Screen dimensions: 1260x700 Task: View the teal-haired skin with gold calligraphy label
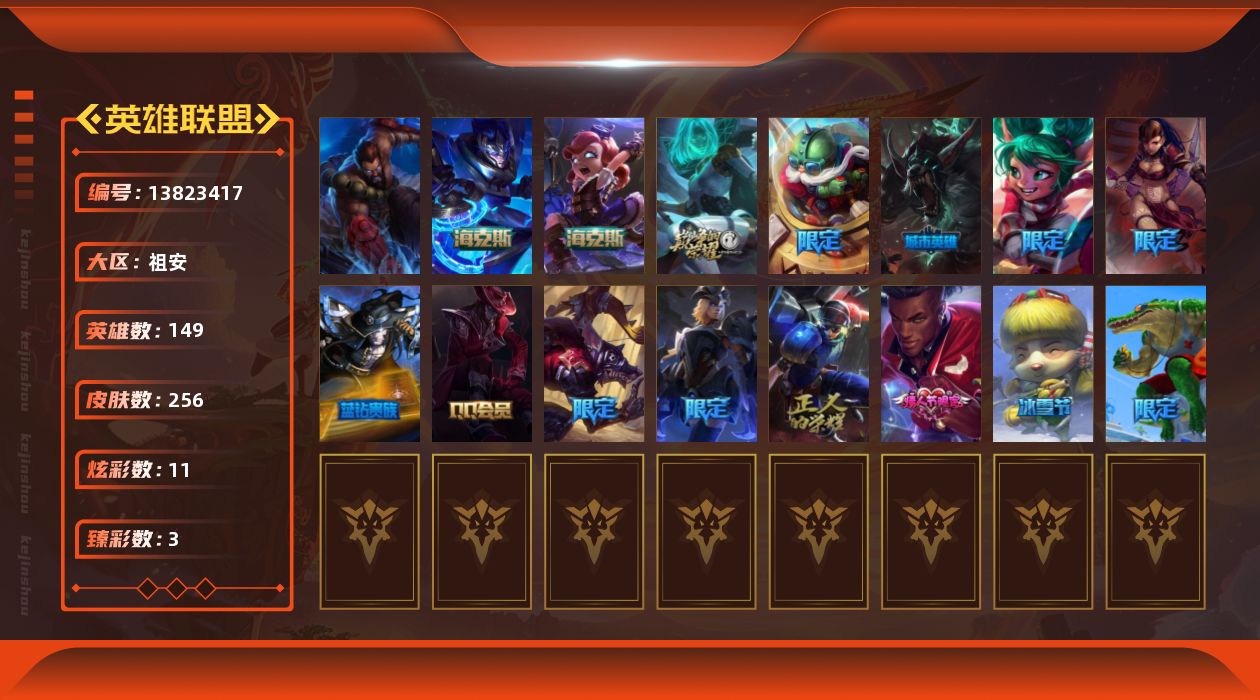tap(706, 196)
